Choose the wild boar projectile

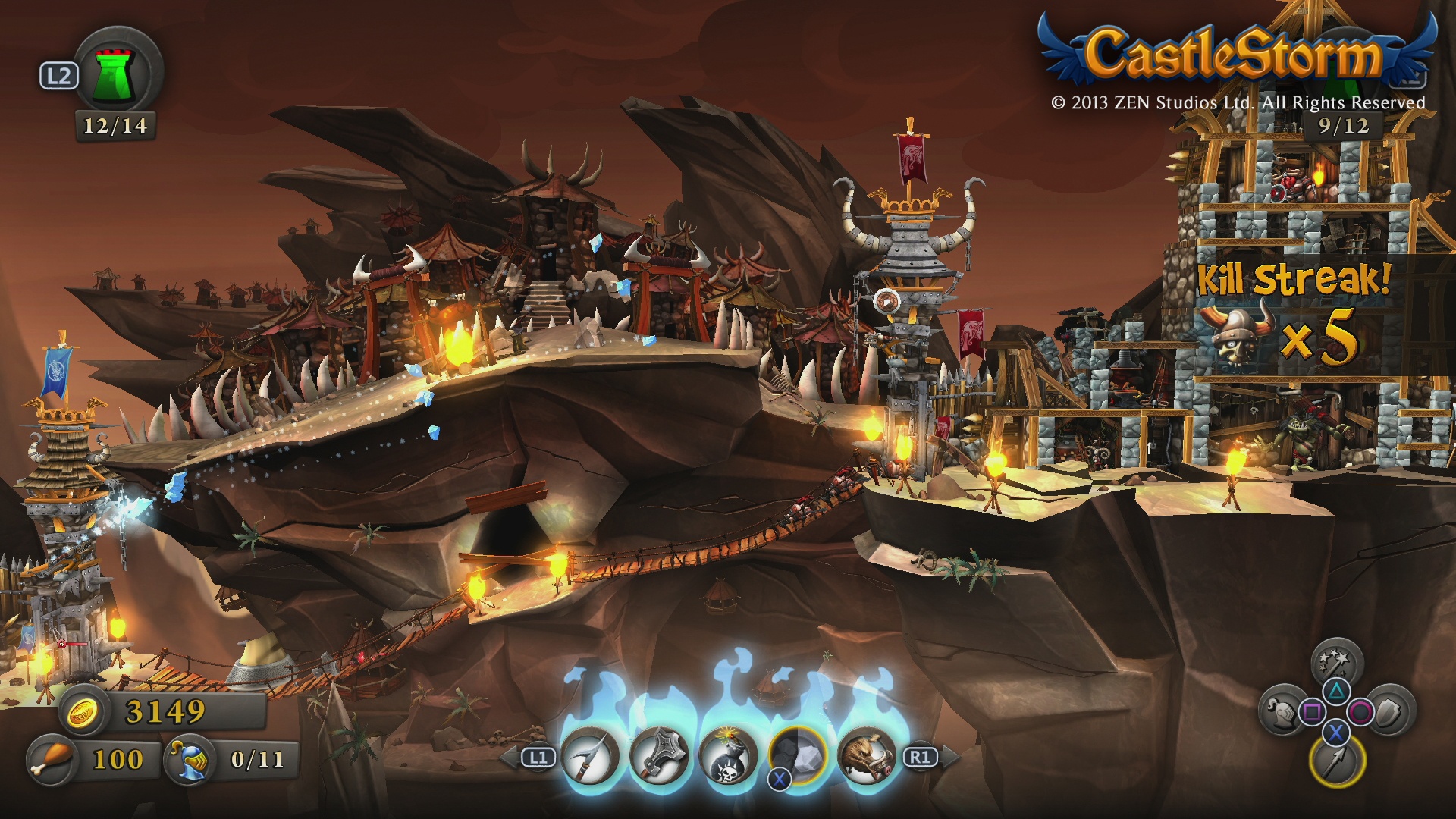pyautogui.click(x=866, y=756)
